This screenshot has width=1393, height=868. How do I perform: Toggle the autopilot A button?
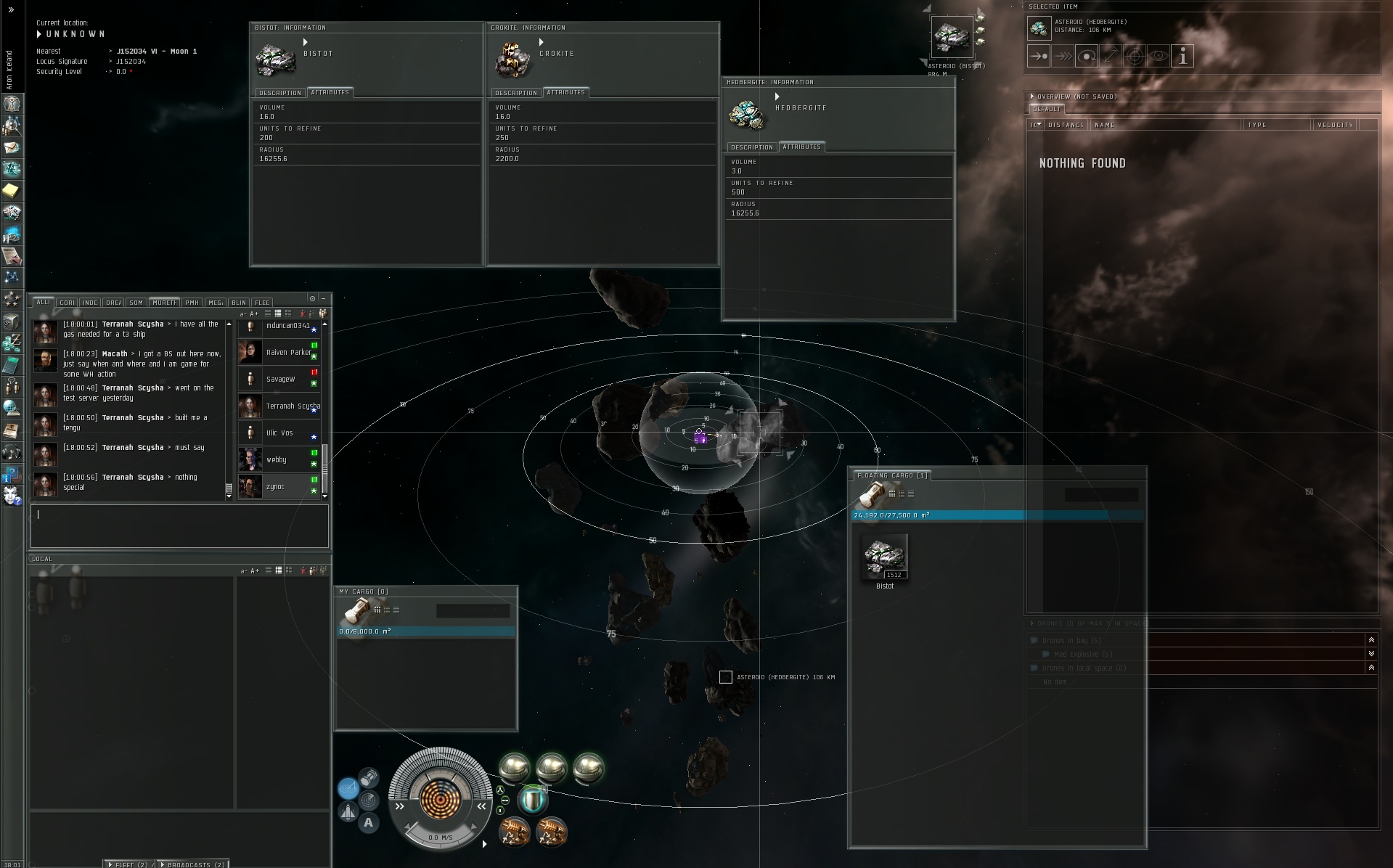(x=368, y=822)
